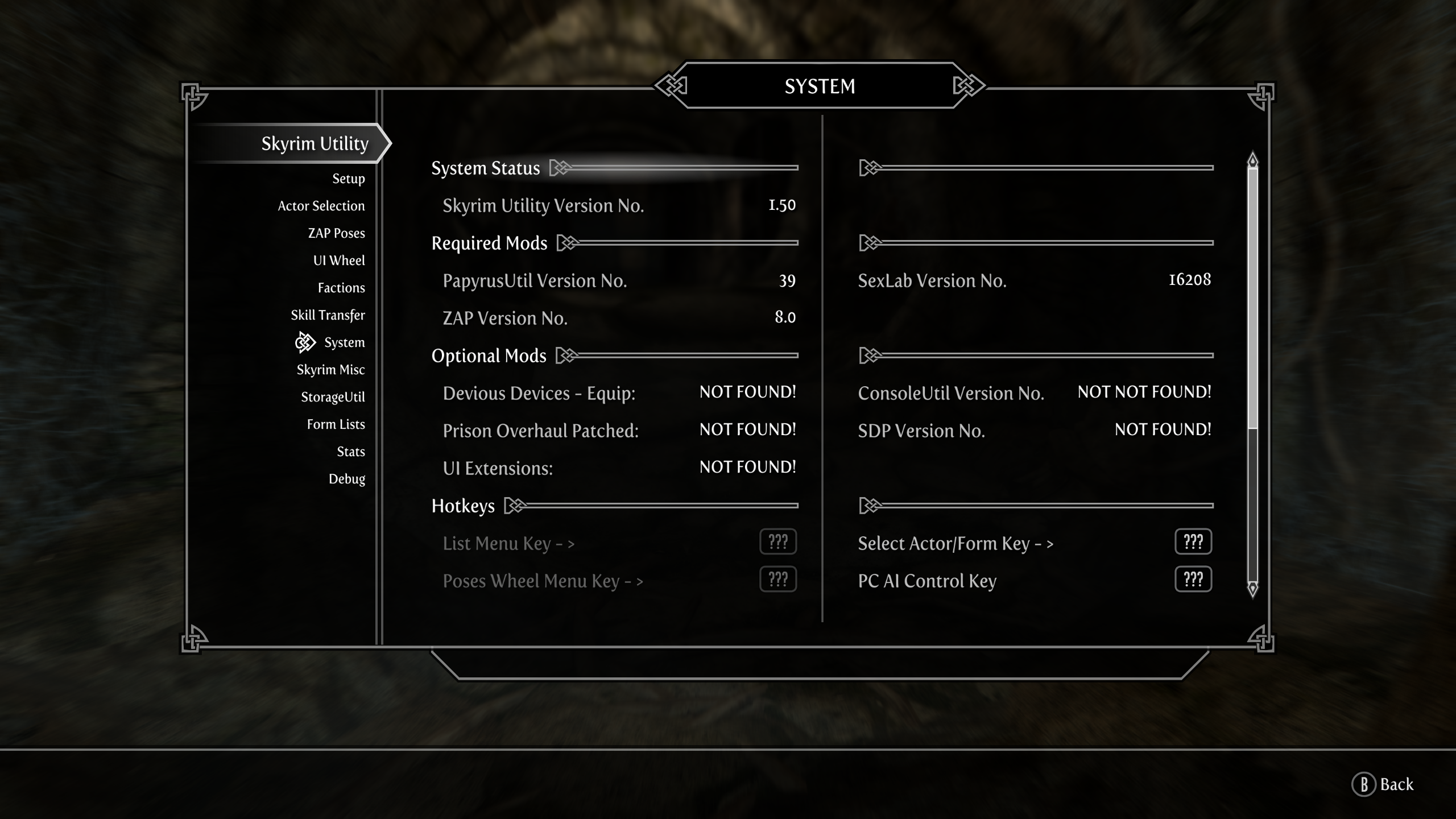Switch to the Setup section
This screenshot has height=819, width=1456.
(349, 179)
